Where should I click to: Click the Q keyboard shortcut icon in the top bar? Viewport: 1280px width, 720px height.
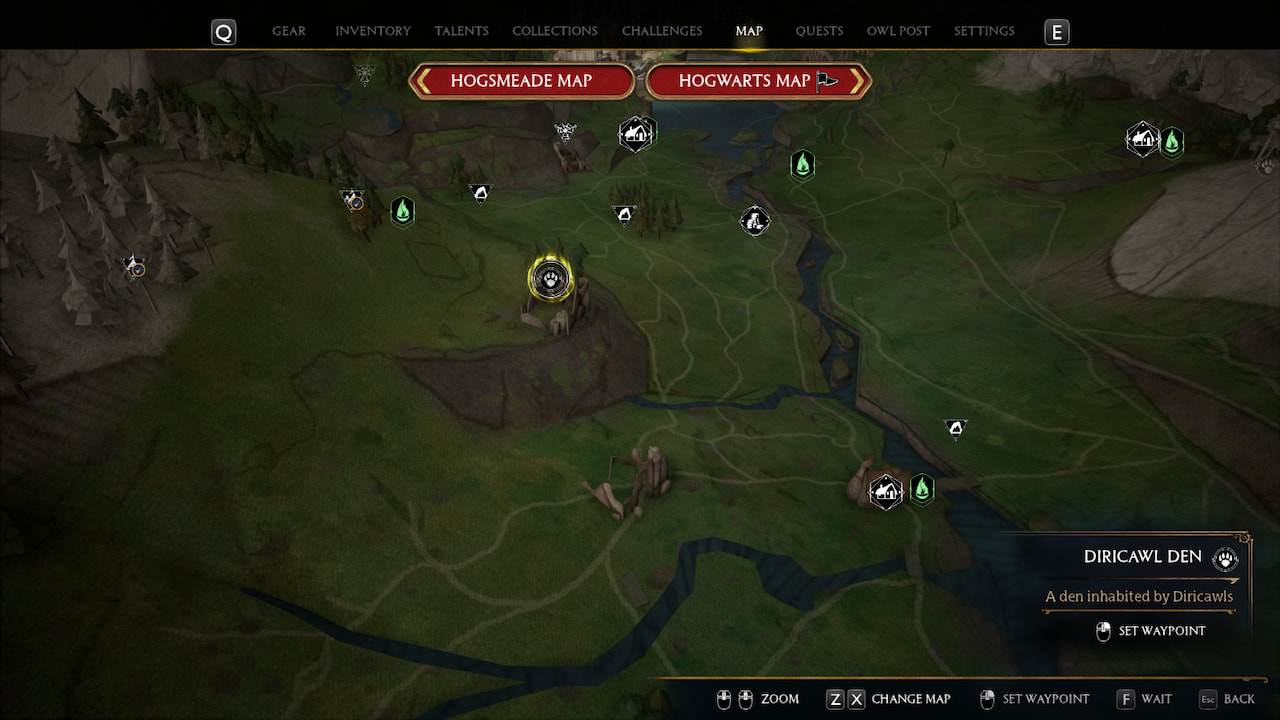coord(223,31)
